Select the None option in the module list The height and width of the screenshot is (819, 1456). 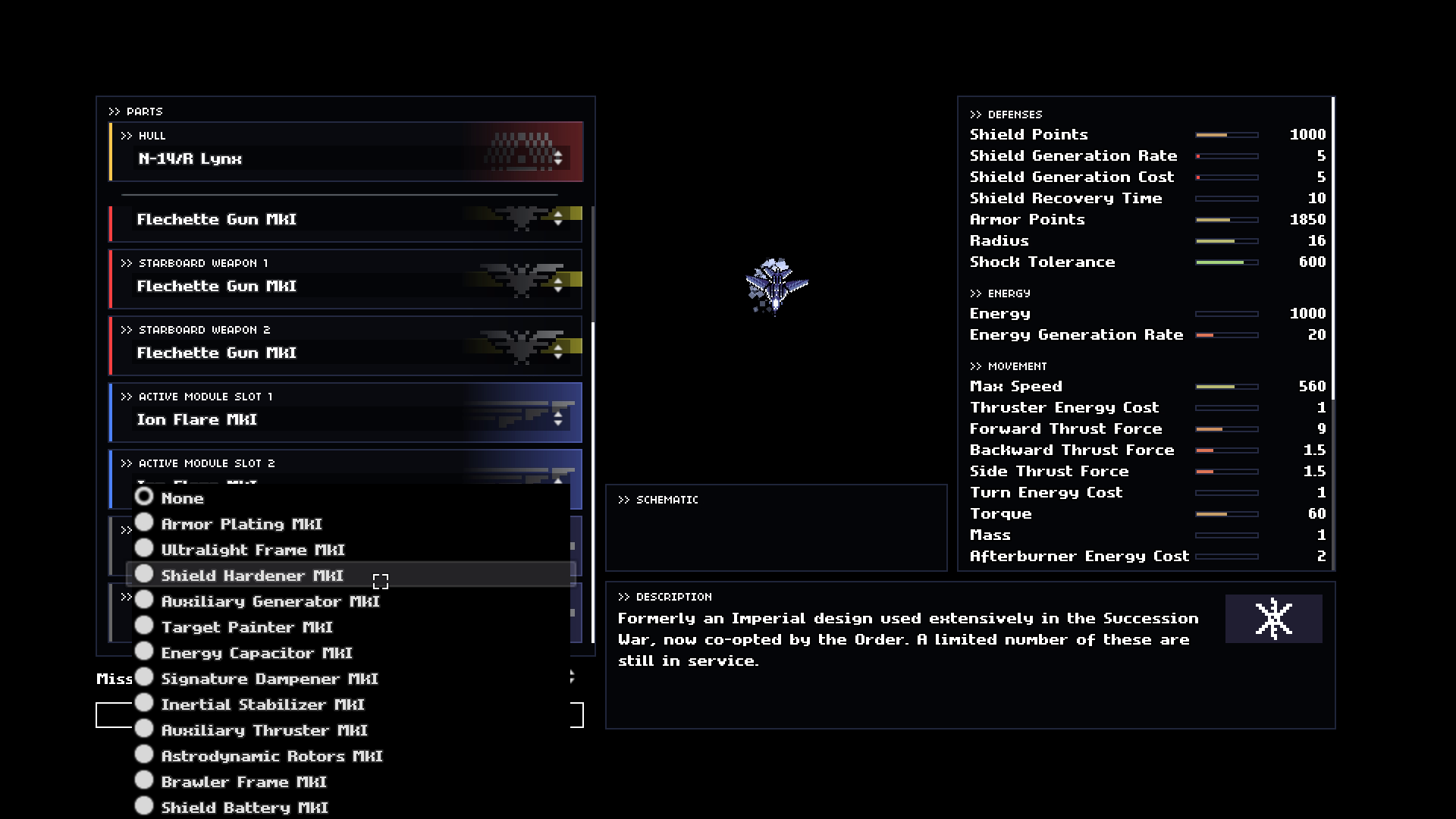tap(182, 498)
